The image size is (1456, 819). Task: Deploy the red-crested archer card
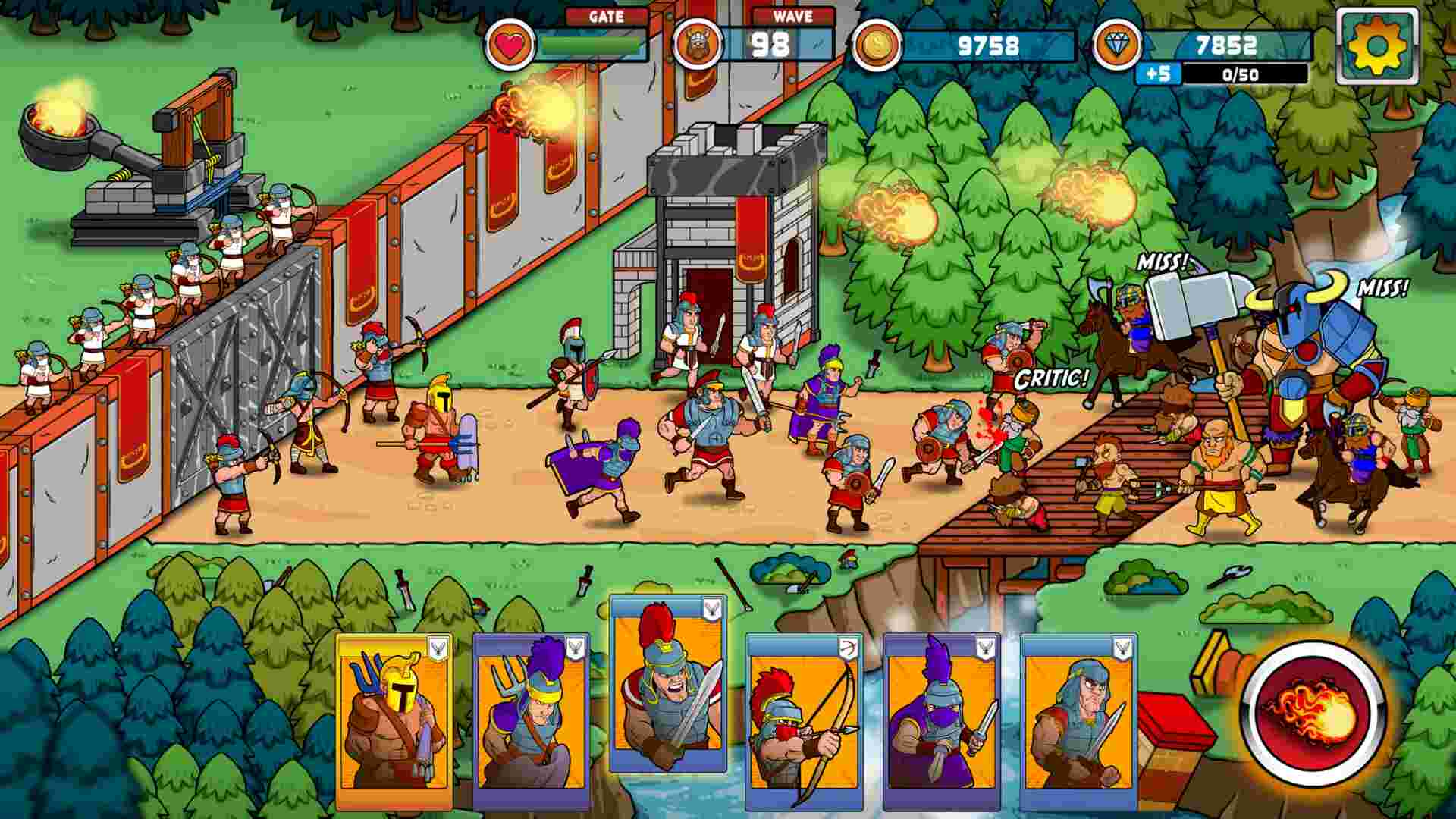804,720
